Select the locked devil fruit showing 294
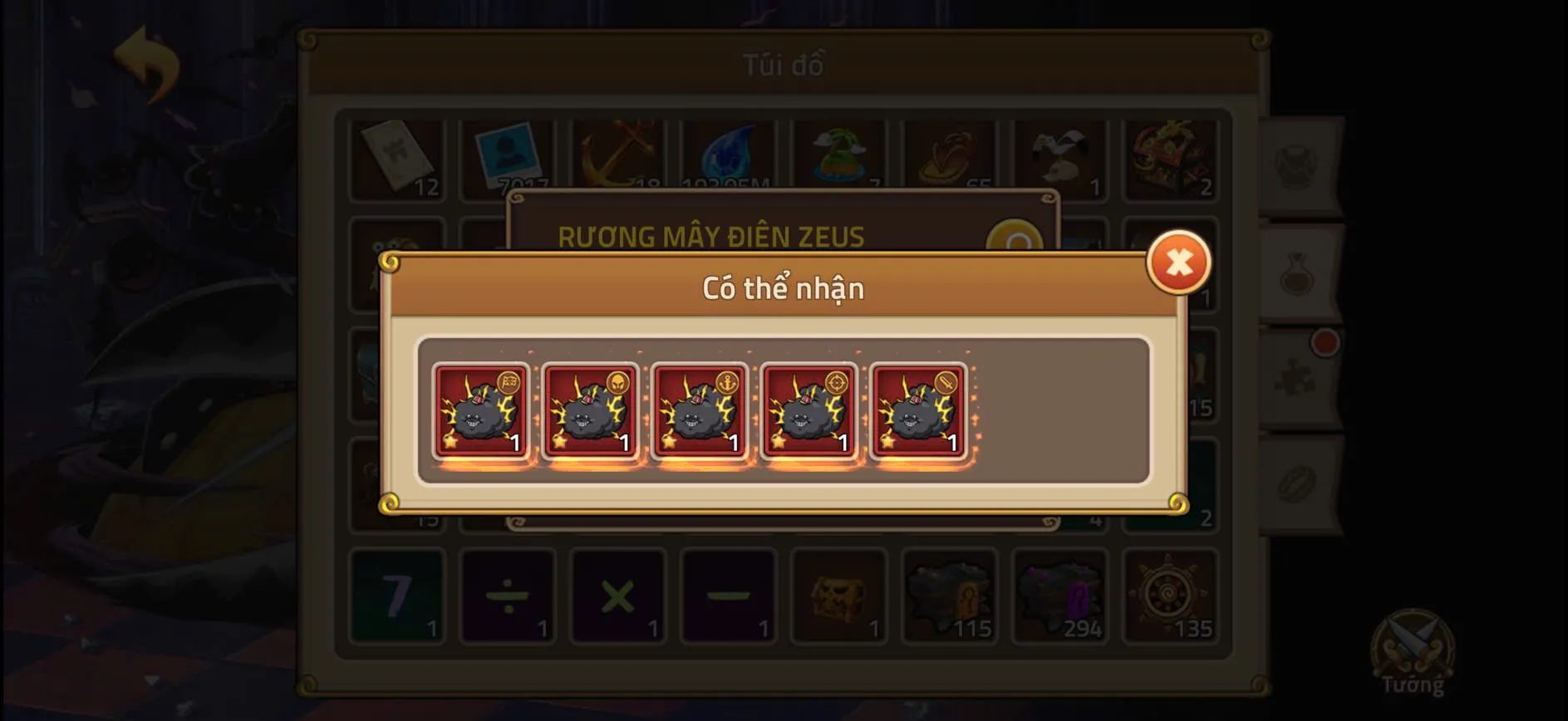Viewport: 1568px width, 721px height. pos(1058,596)
